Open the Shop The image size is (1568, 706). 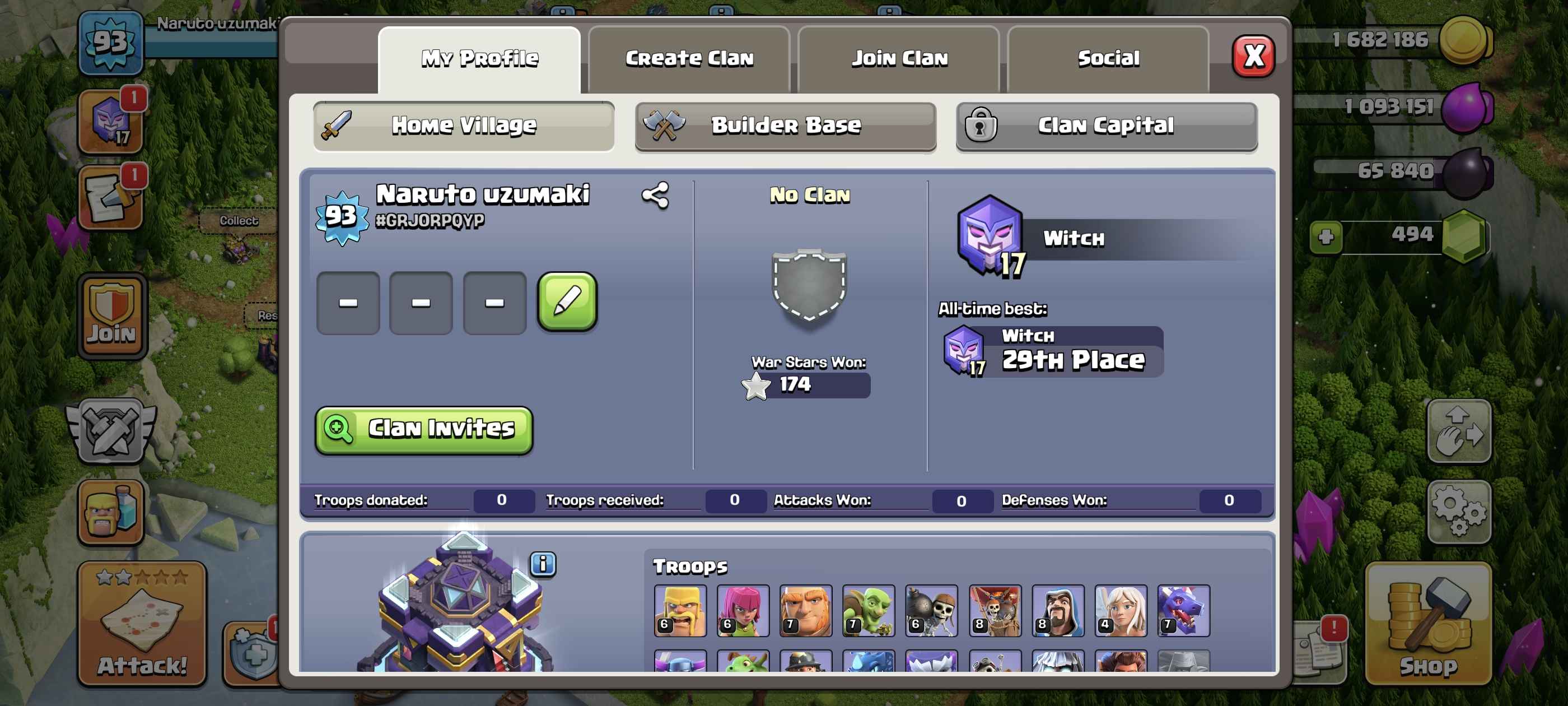[1428, 624]
